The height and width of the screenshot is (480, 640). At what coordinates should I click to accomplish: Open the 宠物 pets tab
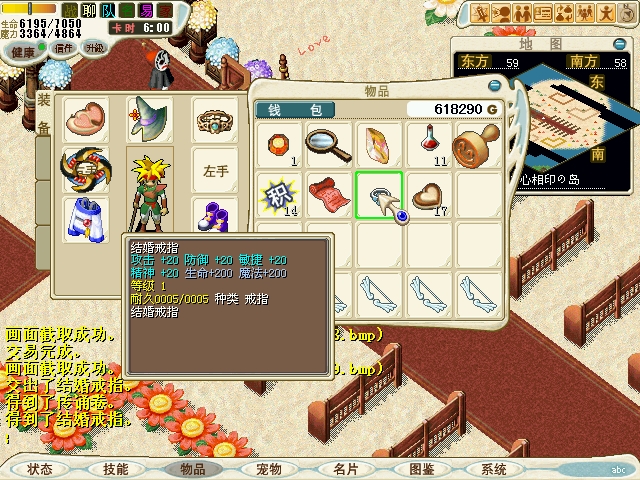point(268,468)
